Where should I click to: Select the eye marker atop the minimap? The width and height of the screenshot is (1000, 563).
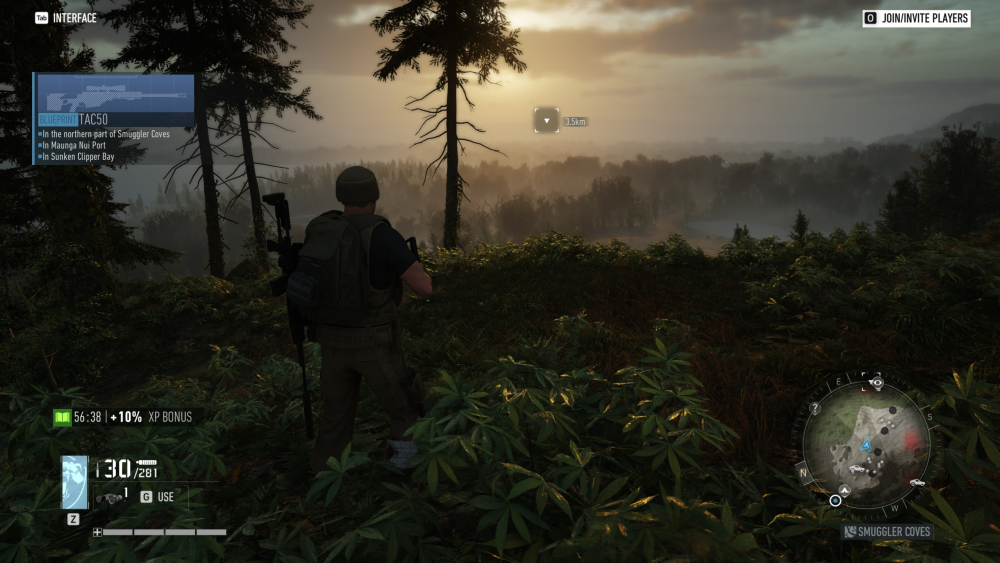pyautogui.click(x=877, y=382)
